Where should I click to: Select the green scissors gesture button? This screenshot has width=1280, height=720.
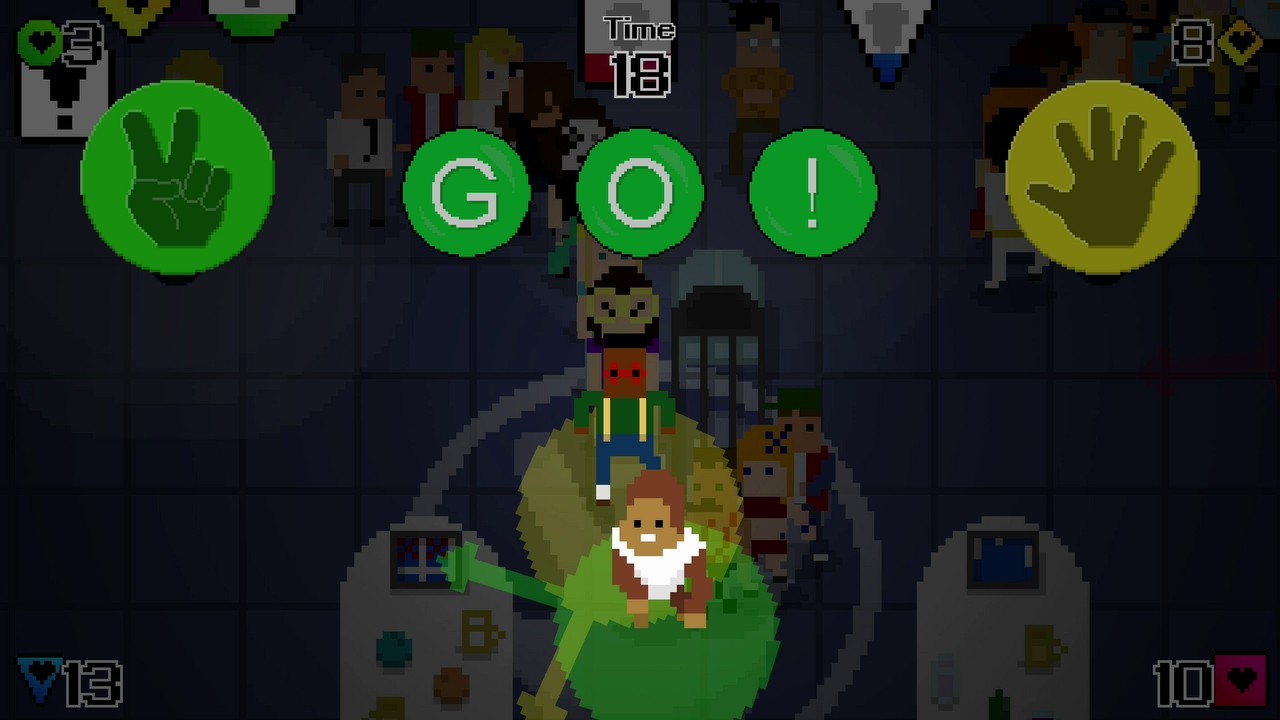(177, 178)
